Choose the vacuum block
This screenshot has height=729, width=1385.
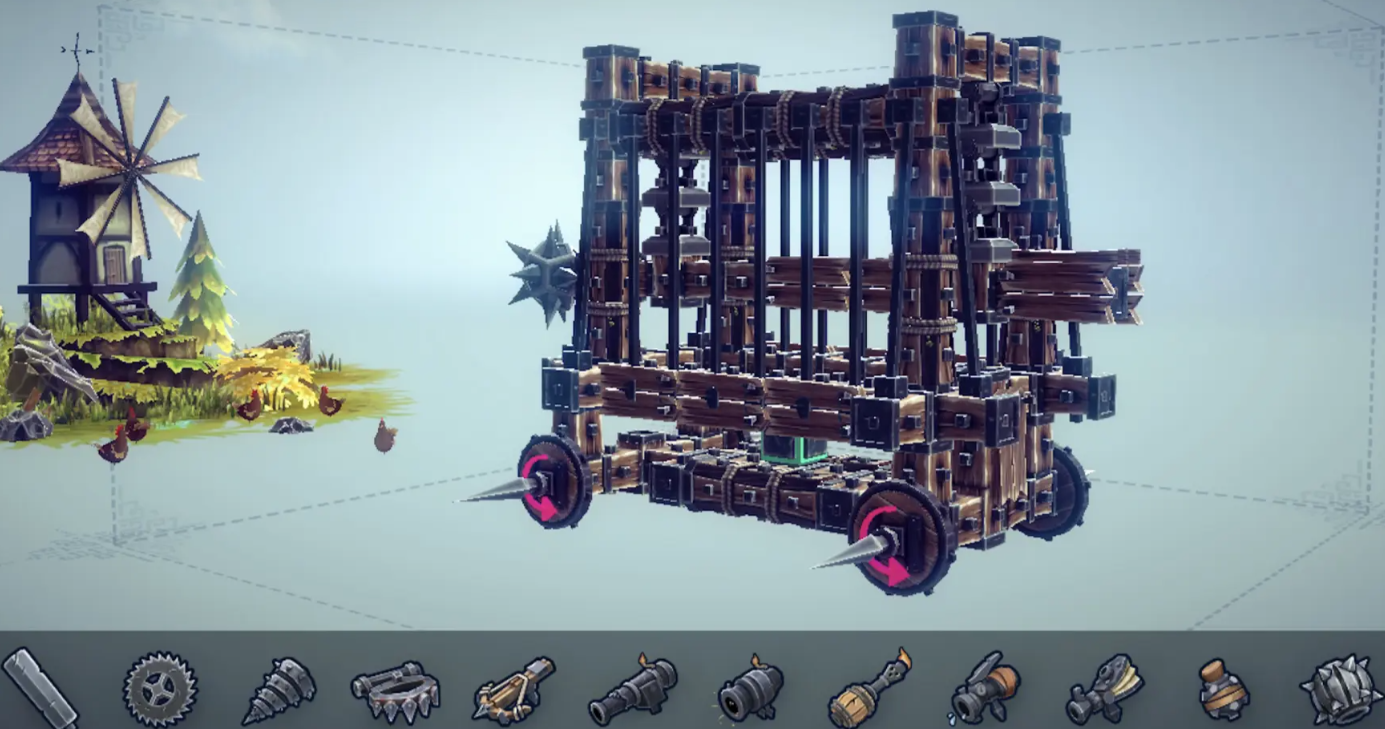(1104, 690)
